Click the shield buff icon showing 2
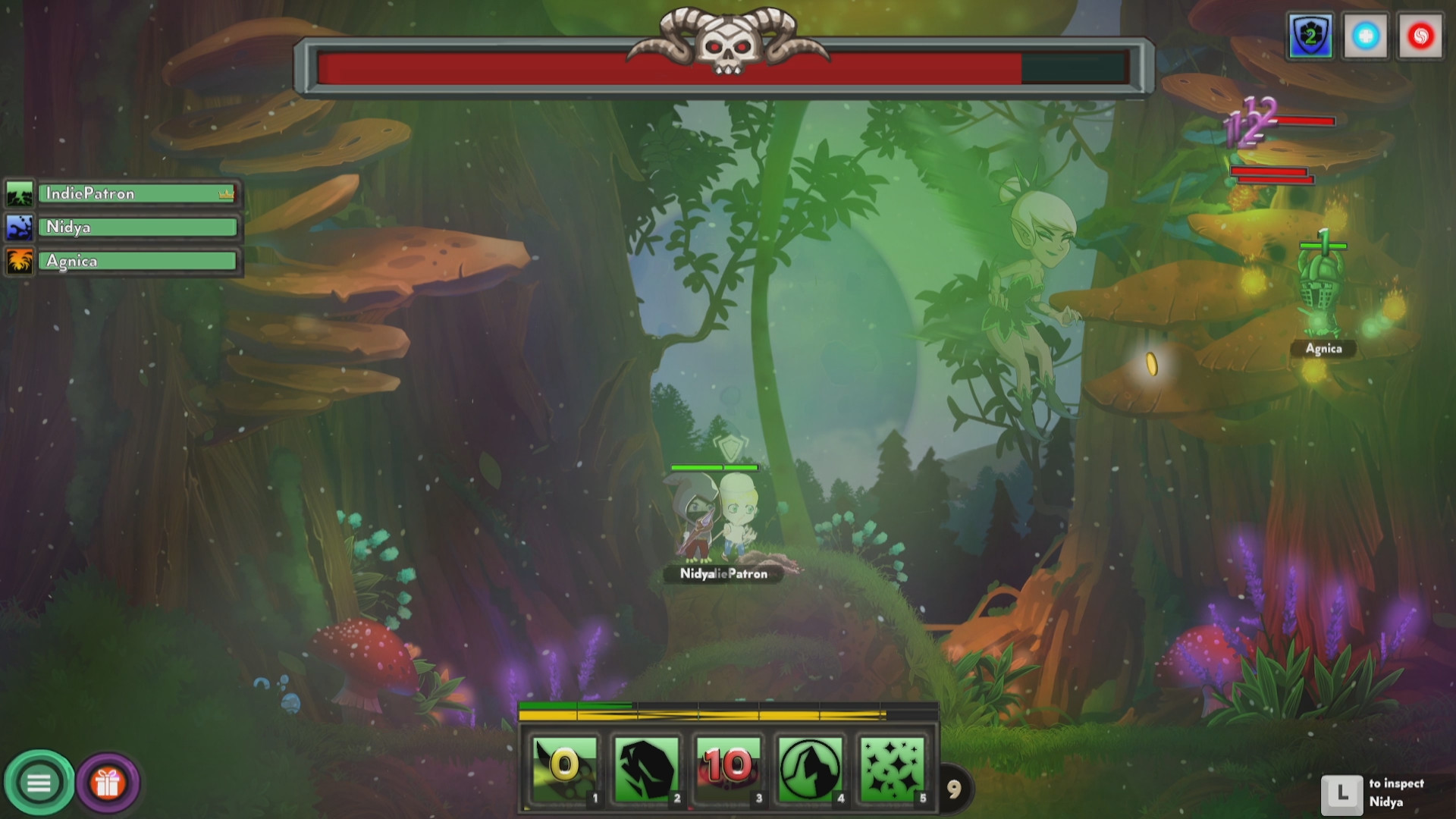Image resolution: width=1456 pixels, height=819 pixels. click(1310, 36)
